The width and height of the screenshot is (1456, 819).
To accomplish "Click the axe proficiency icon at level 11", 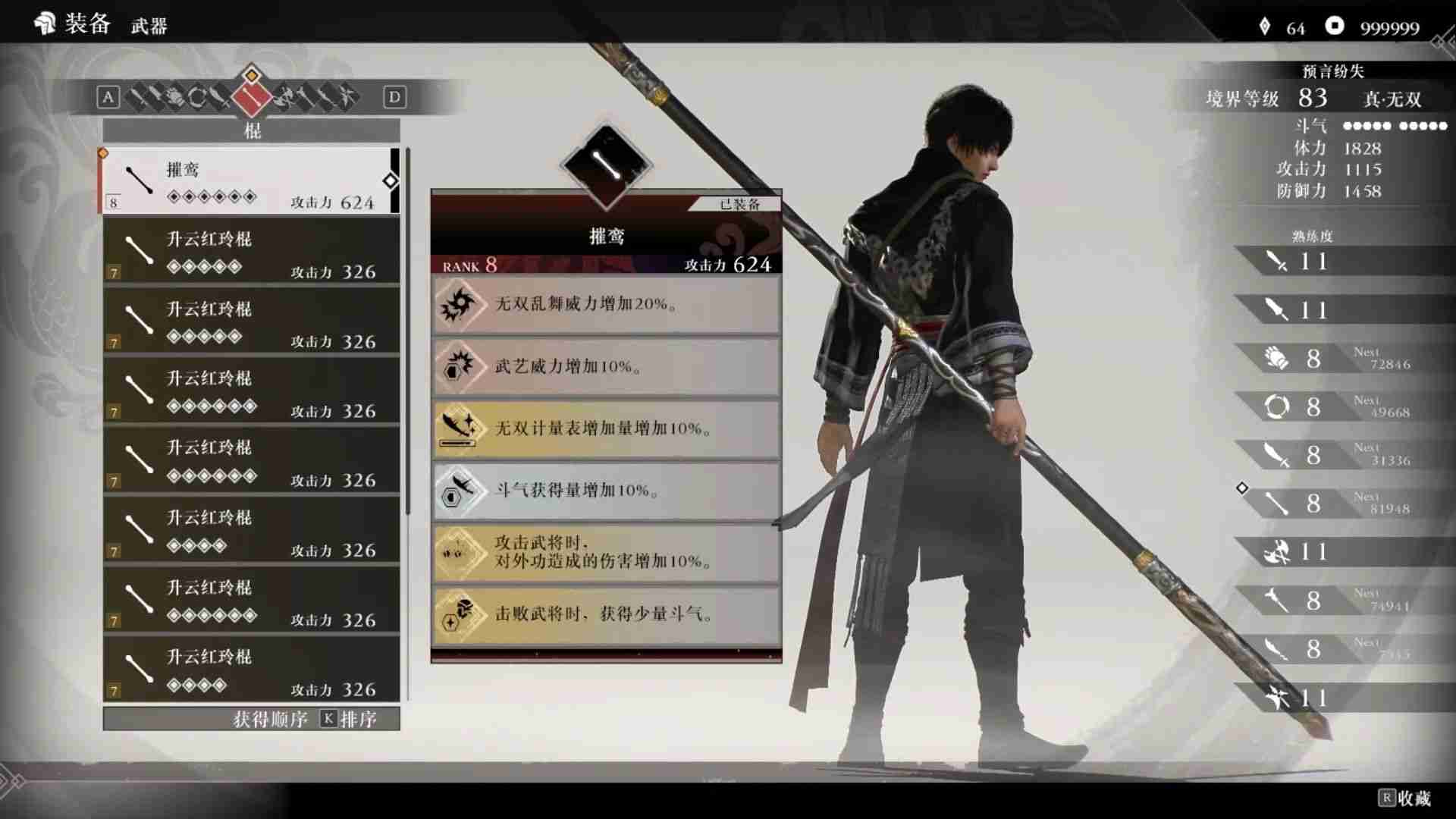I will (x=1276, y=552).
